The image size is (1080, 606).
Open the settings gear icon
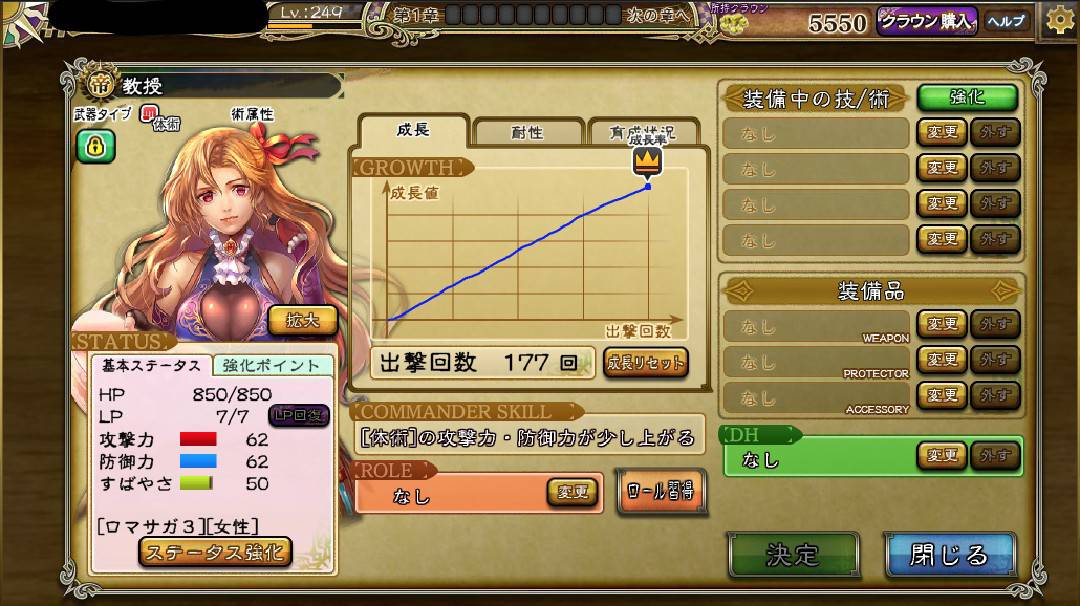pos(1060,20)
